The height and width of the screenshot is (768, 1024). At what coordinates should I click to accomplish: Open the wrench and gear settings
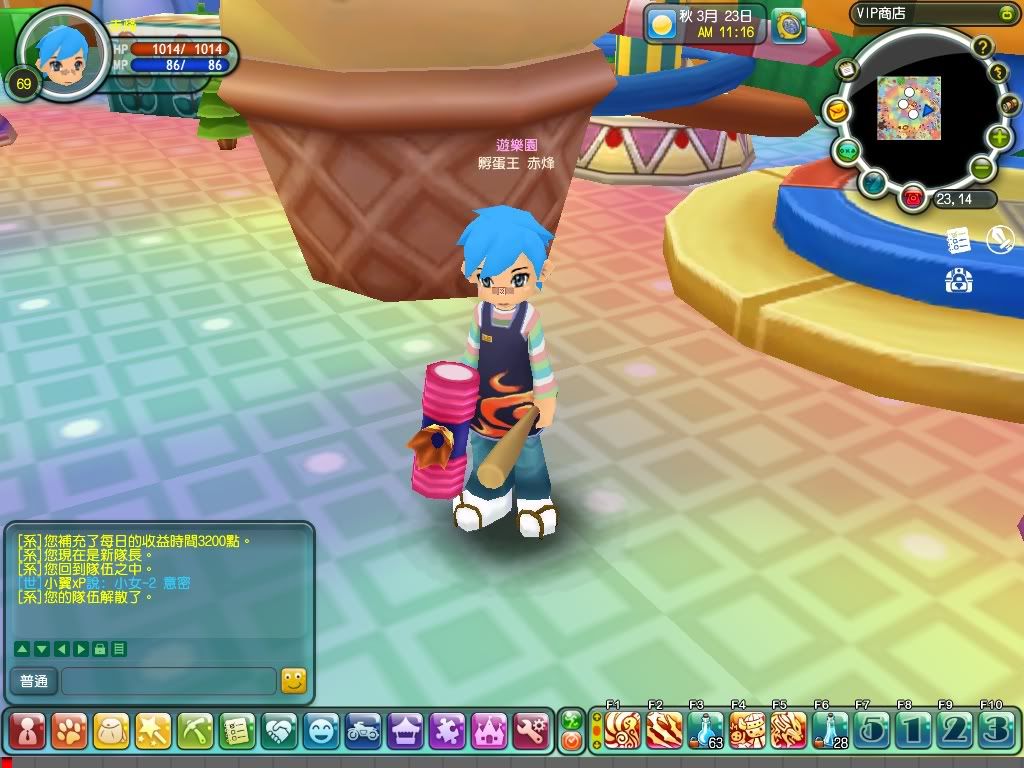[x=531, y=732]
